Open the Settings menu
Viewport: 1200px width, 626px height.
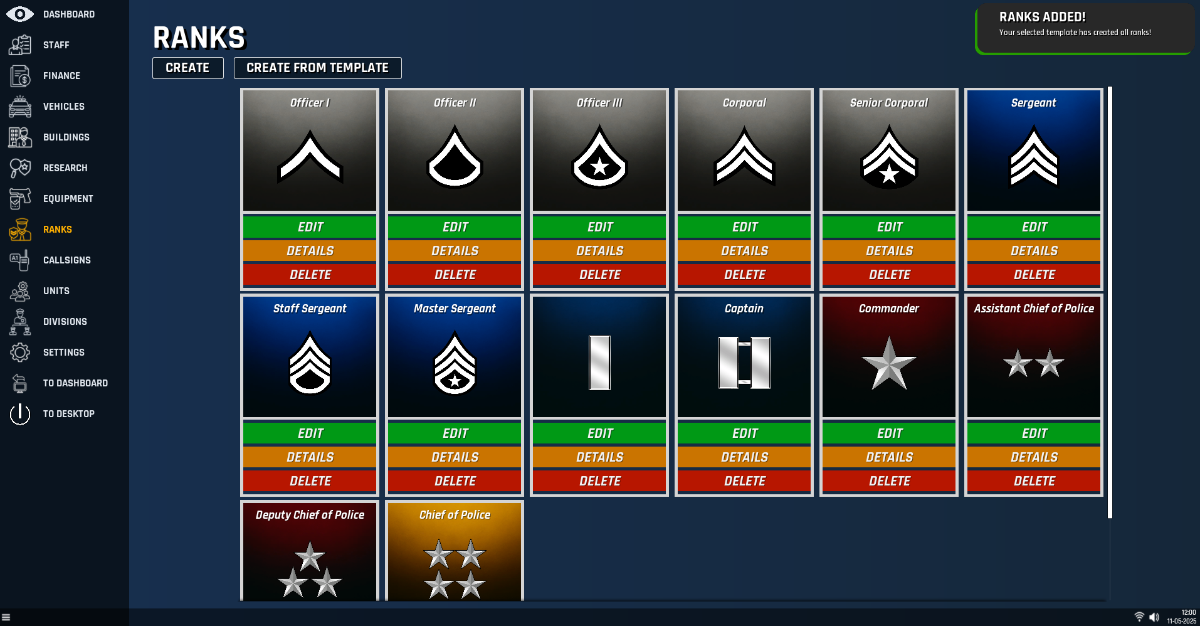63,353
